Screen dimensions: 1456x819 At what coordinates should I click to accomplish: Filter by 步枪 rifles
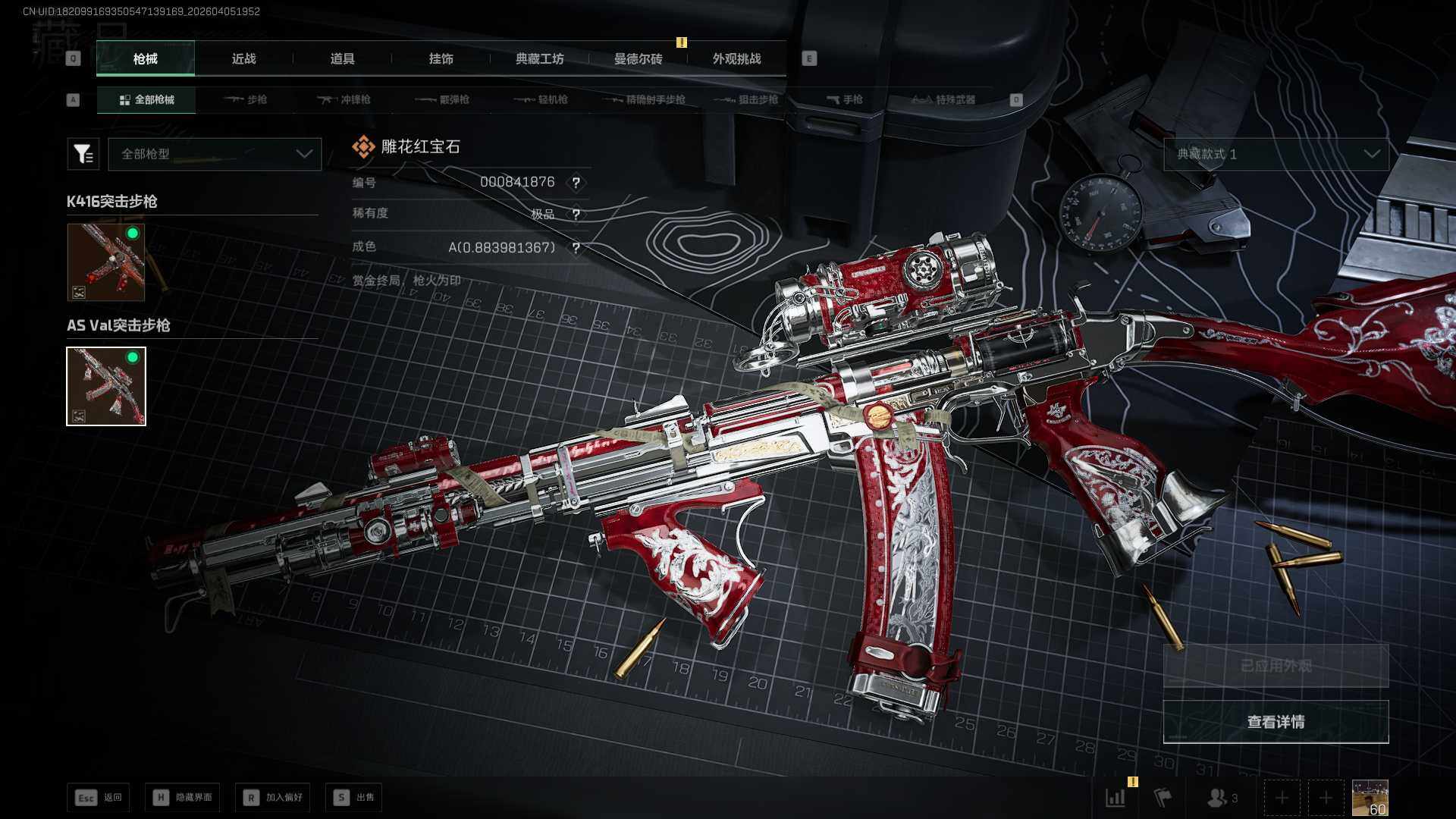(x=246, y=99)
